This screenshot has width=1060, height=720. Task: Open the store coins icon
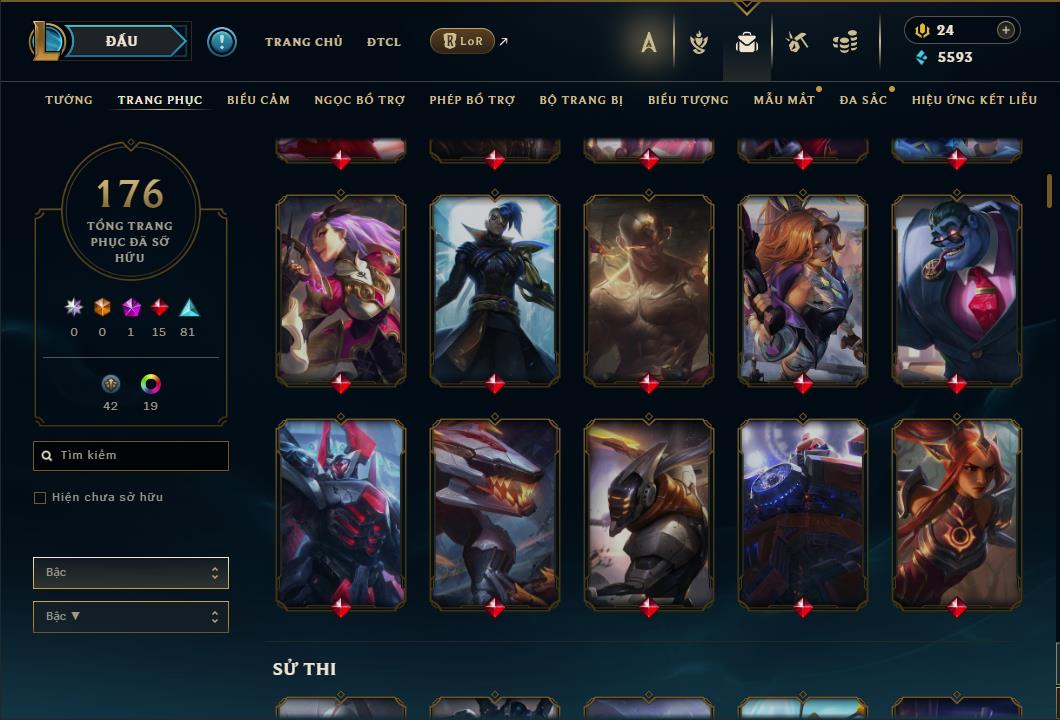tap(845, 42)
